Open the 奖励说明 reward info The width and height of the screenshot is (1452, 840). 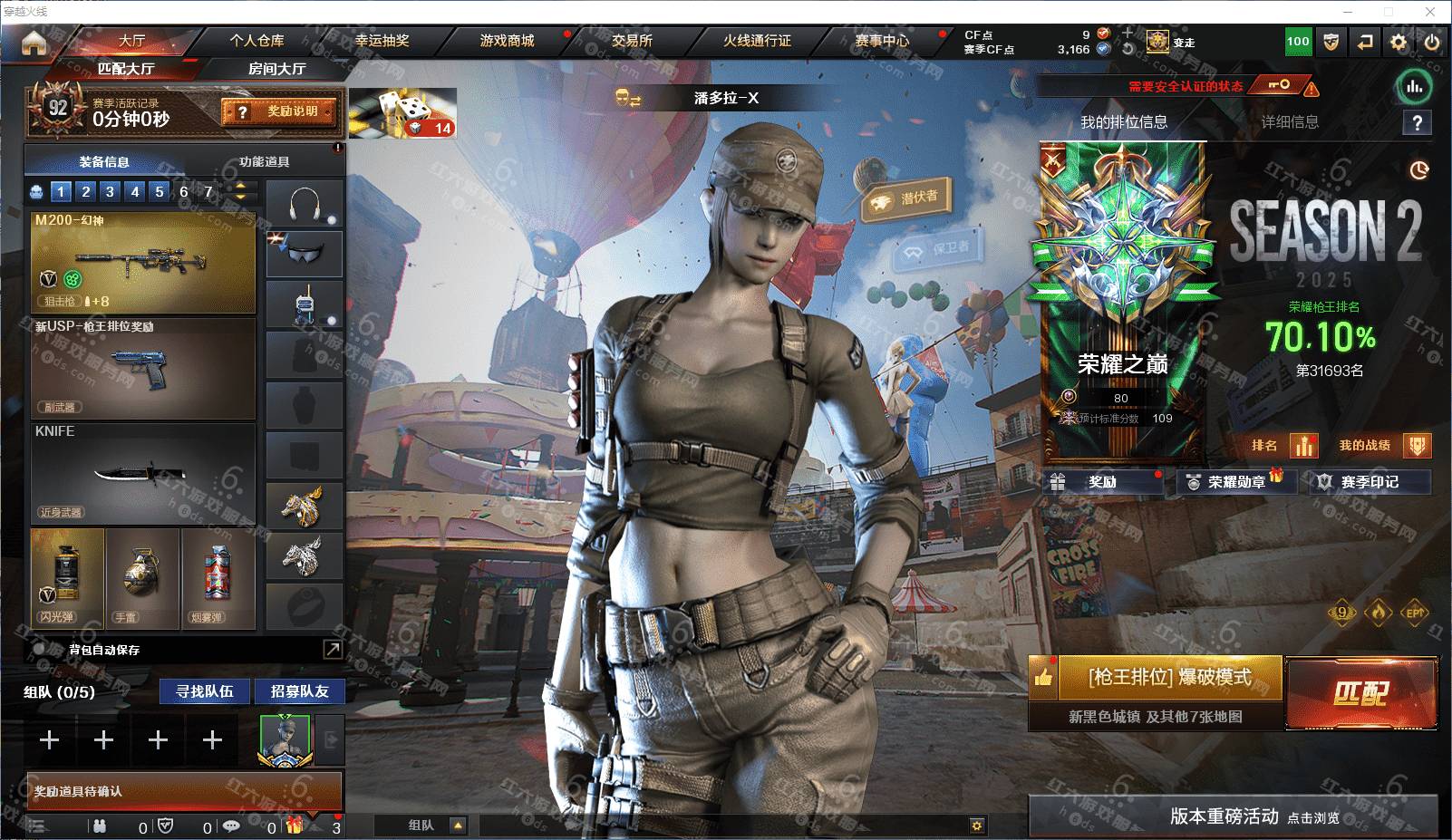click(x=280, y=111)
